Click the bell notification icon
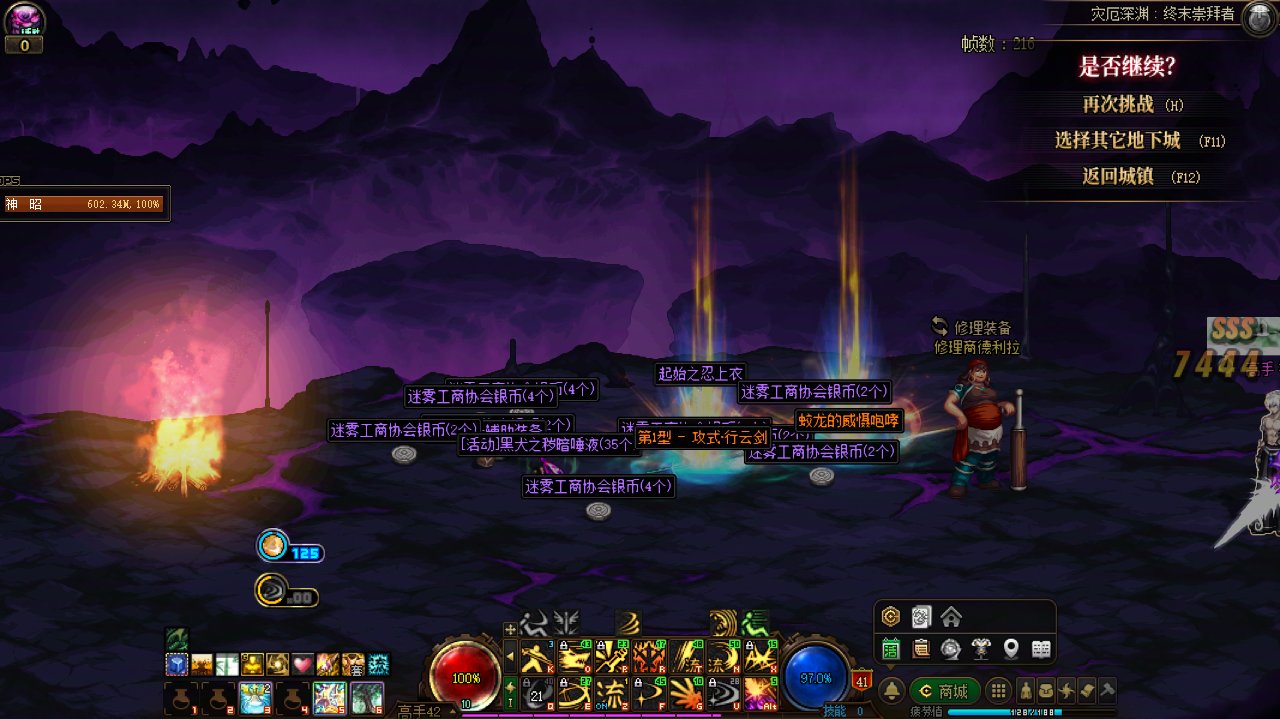The height and width of the screenshot is (719, 1280). (x=892, y=691)
